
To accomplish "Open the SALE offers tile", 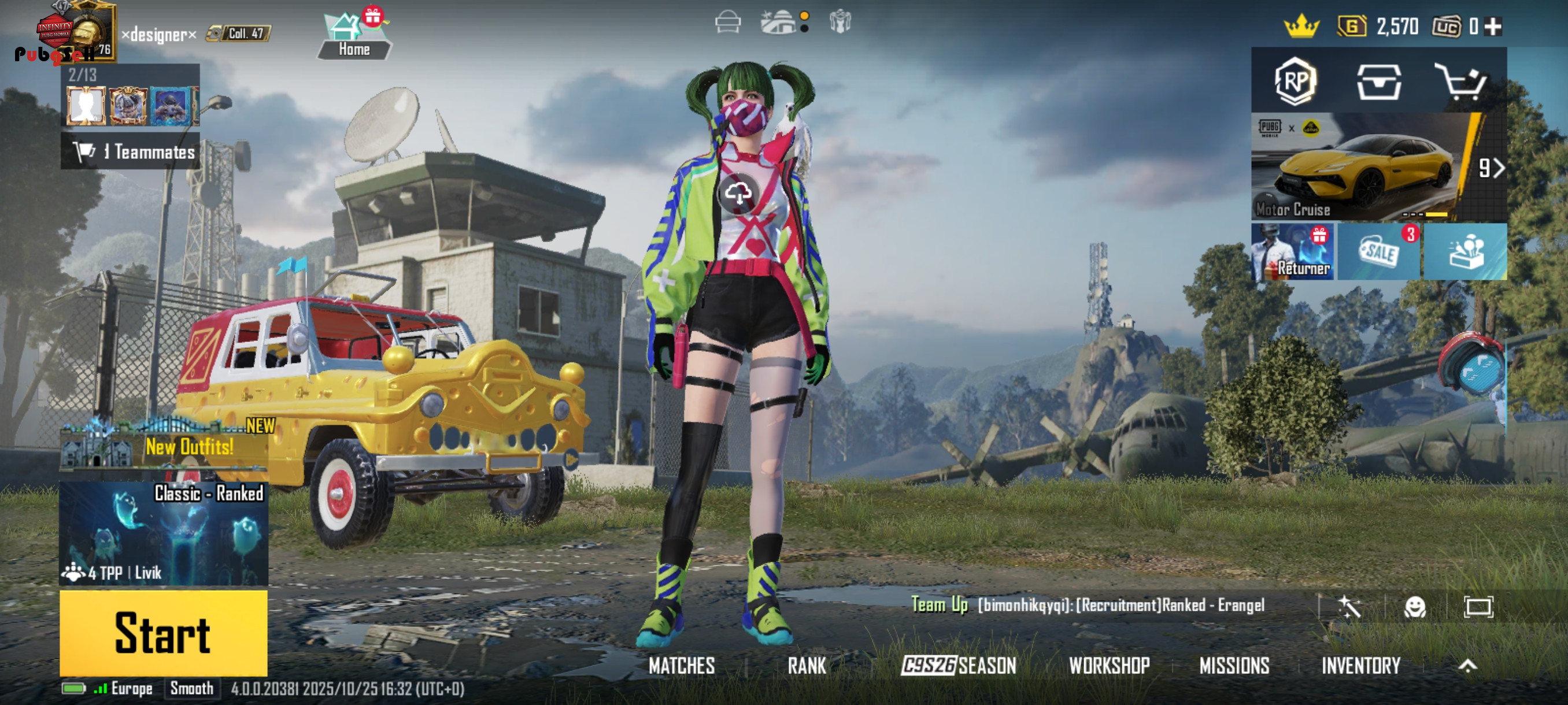I will click(1378, 251).
